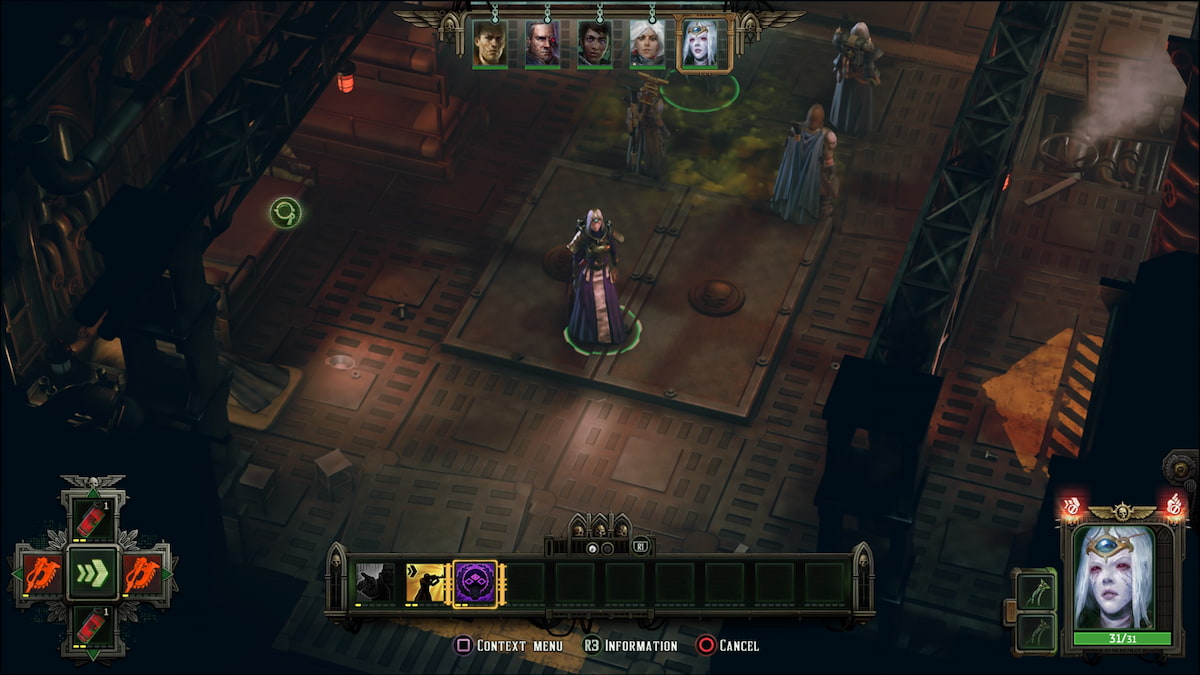Switch to the dark curly-haired woman's portrait
This screenshot has height=675, width=1200.
[594, 44]
